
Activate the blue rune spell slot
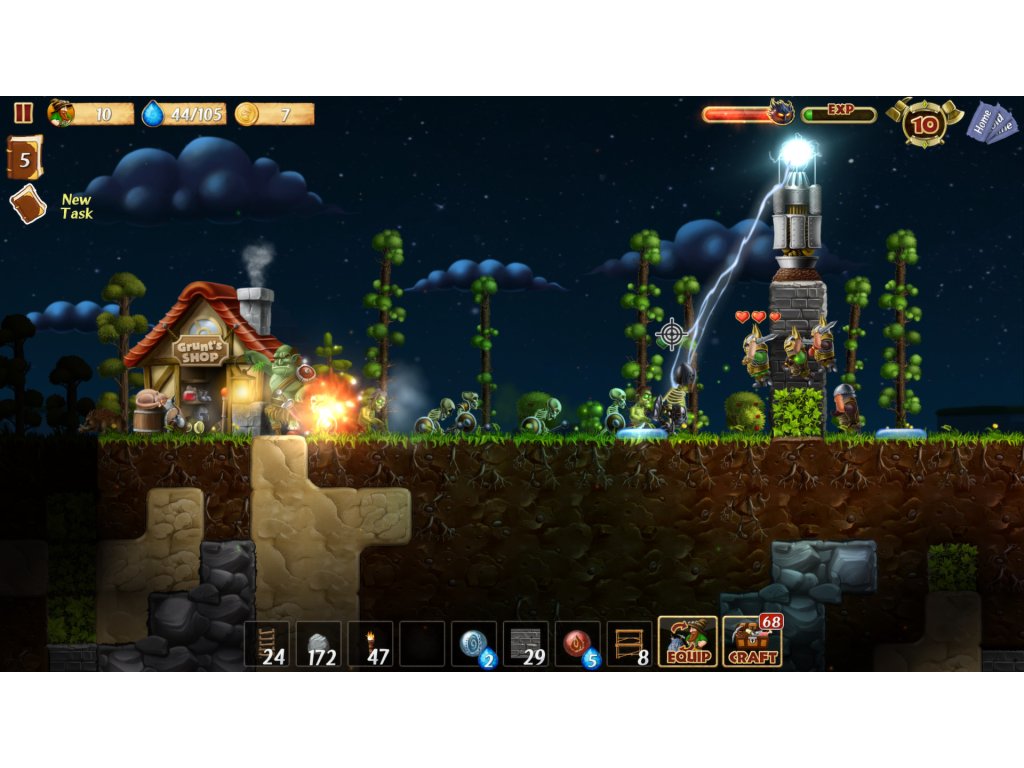tap(474, 644)
